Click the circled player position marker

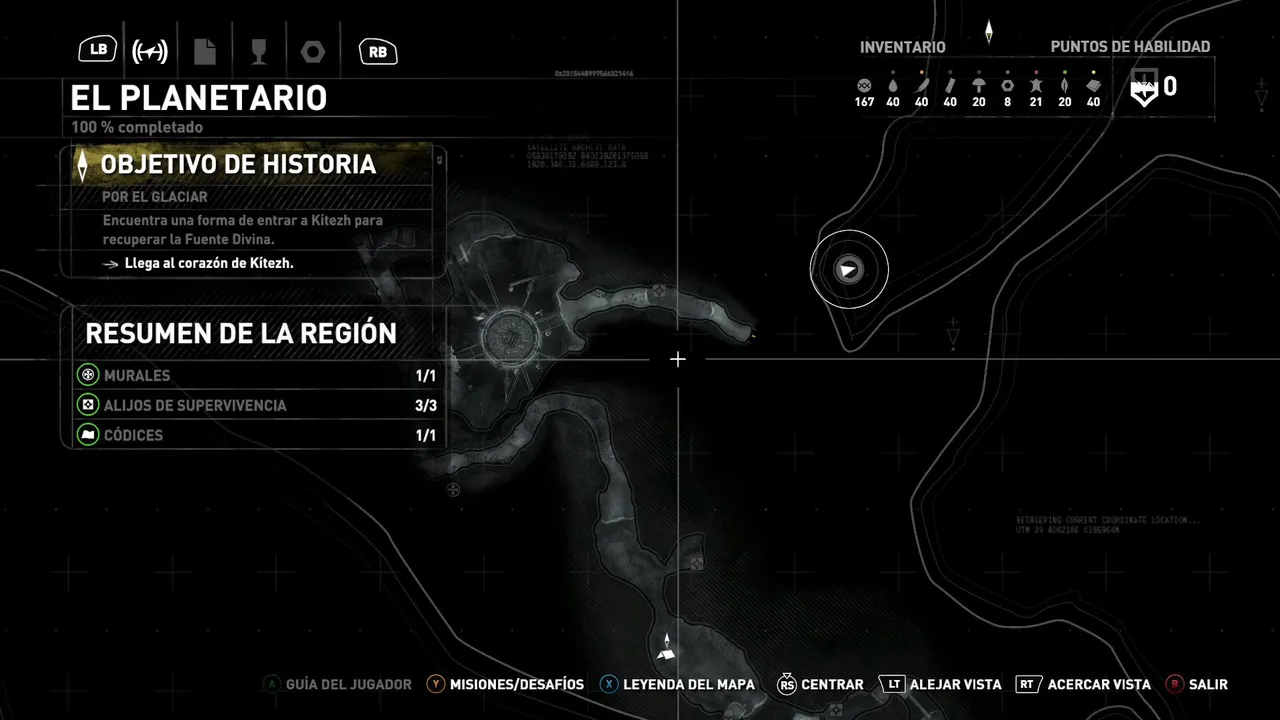[849, 269]
